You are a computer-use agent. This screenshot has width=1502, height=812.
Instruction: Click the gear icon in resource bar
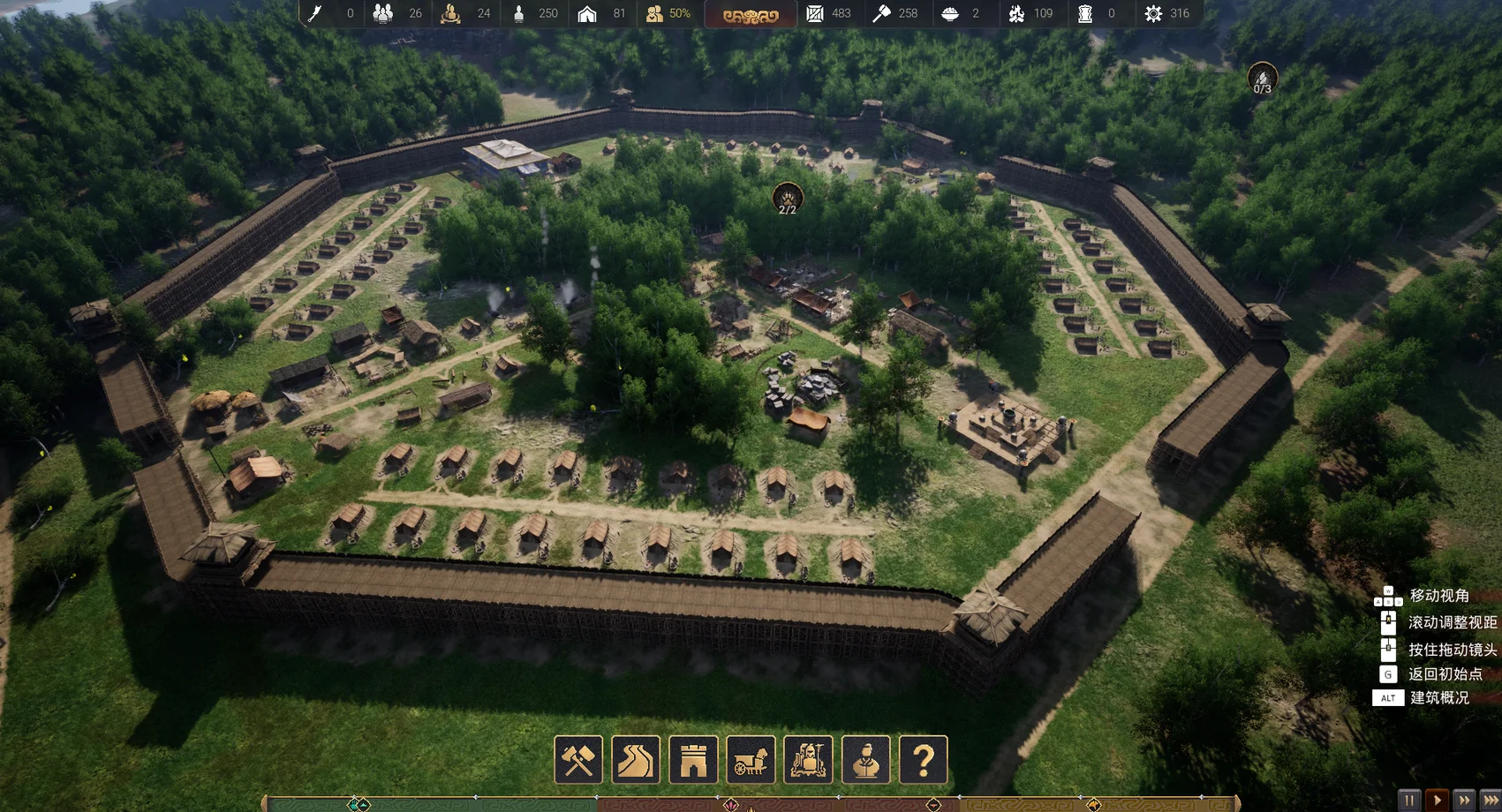point(1153,13)
